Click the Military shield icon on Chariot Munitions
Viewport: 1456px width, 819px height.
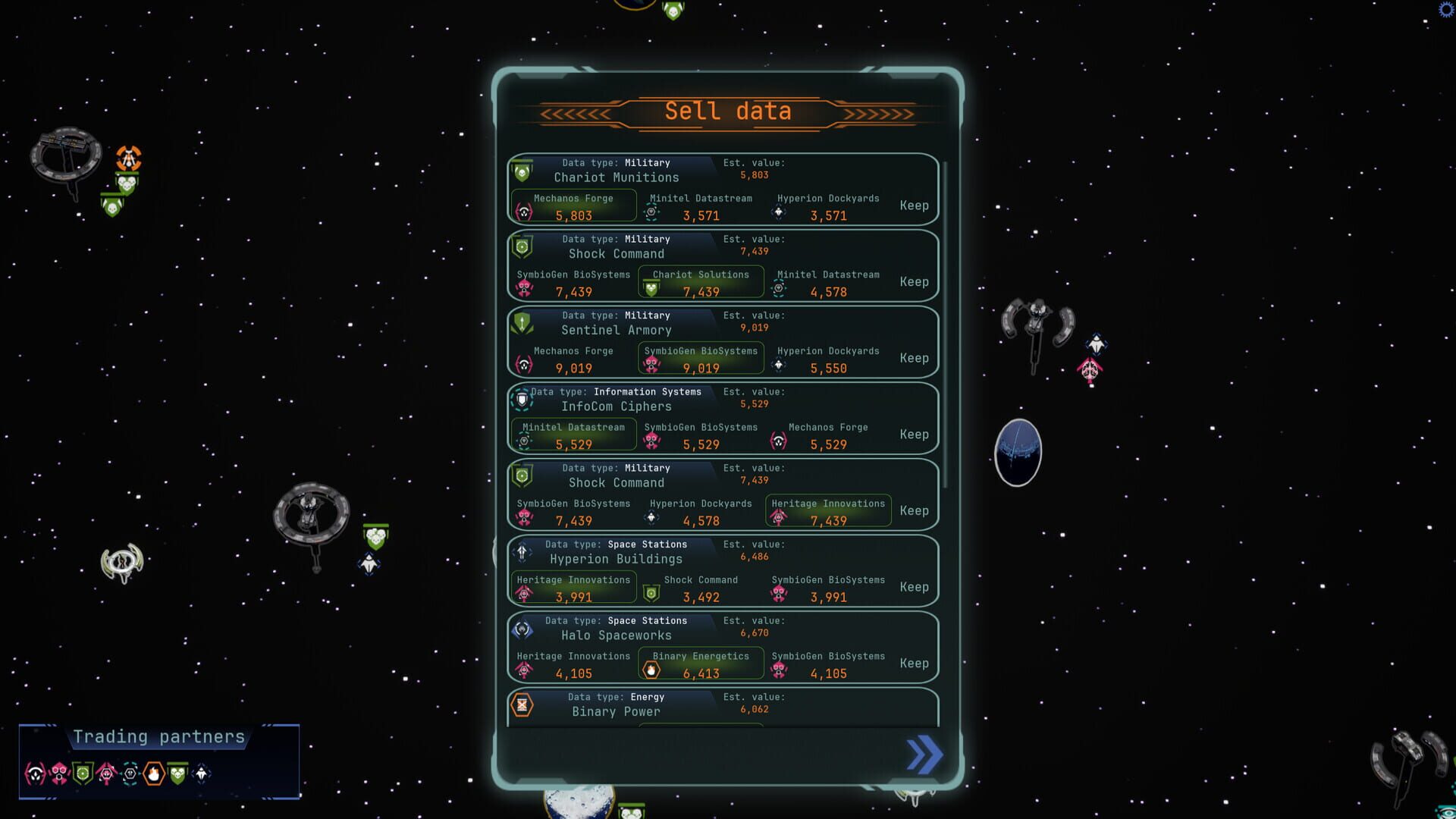522,170
